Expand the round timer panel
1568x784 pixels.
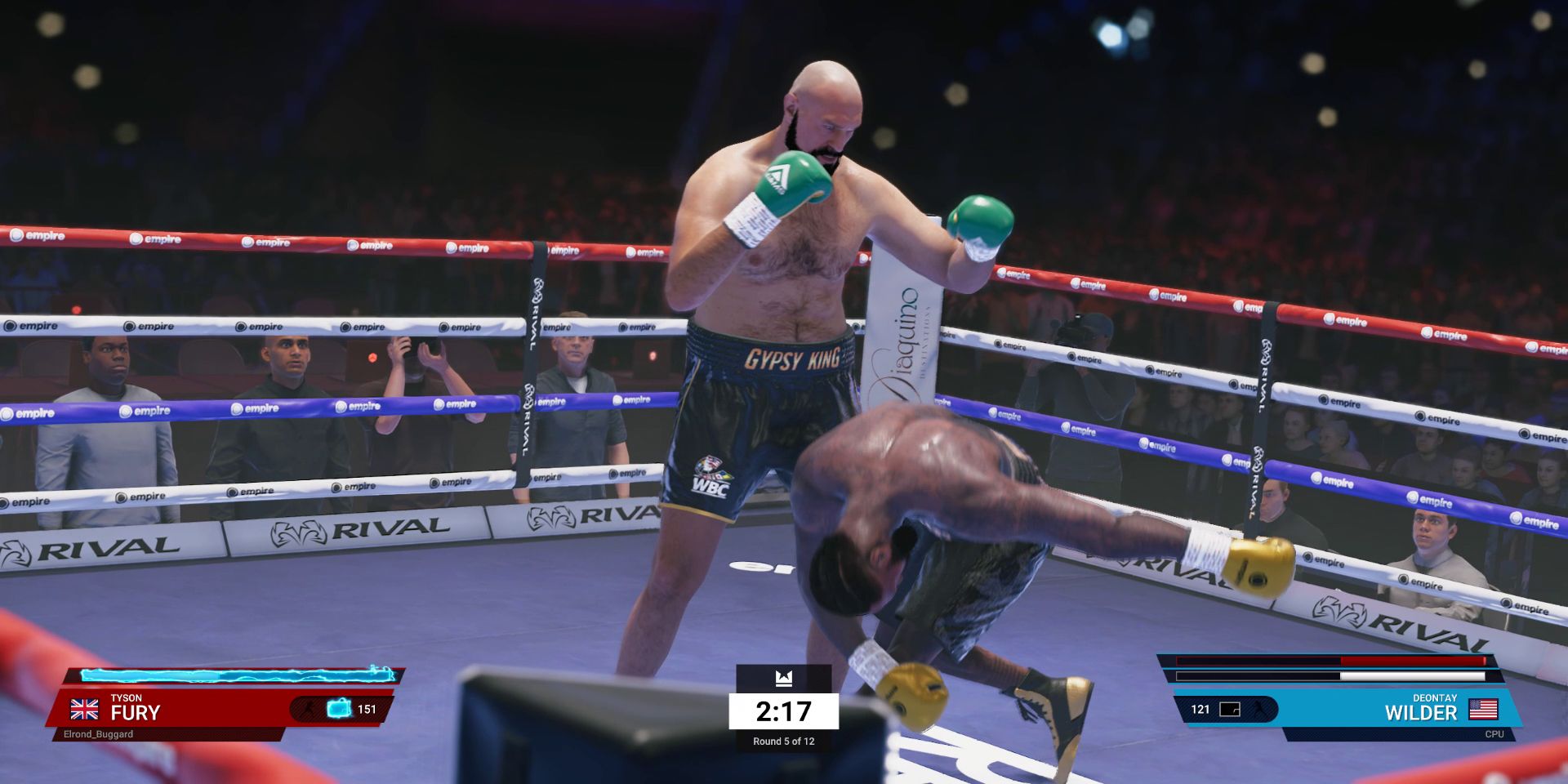tap(784, 712)
